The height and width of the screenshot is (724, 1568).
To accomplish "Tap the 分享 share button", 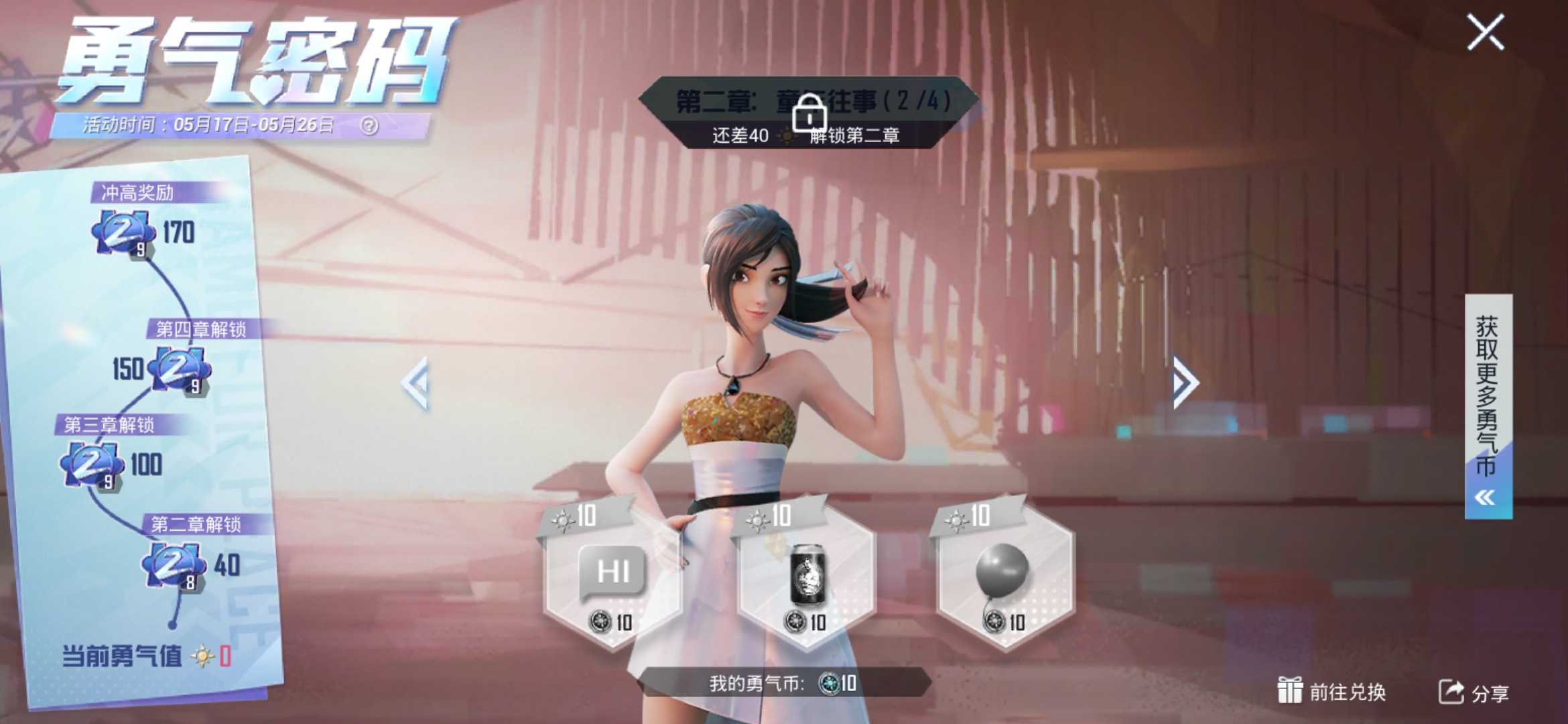I will tap(1474, 692).
